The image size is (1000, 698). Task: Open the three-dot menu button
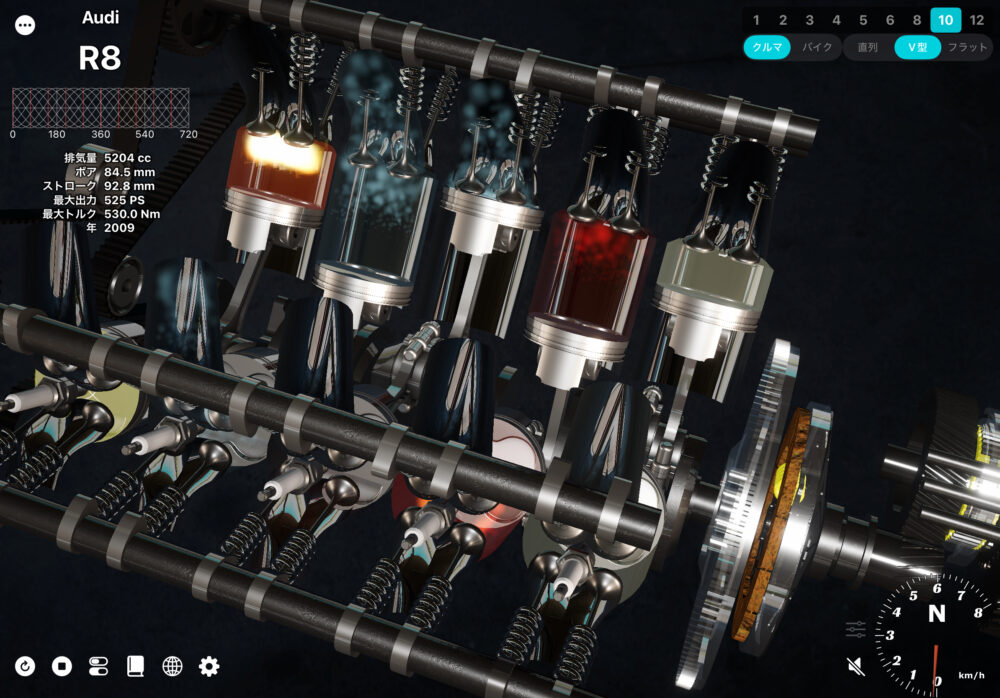(x=25, y=25)
